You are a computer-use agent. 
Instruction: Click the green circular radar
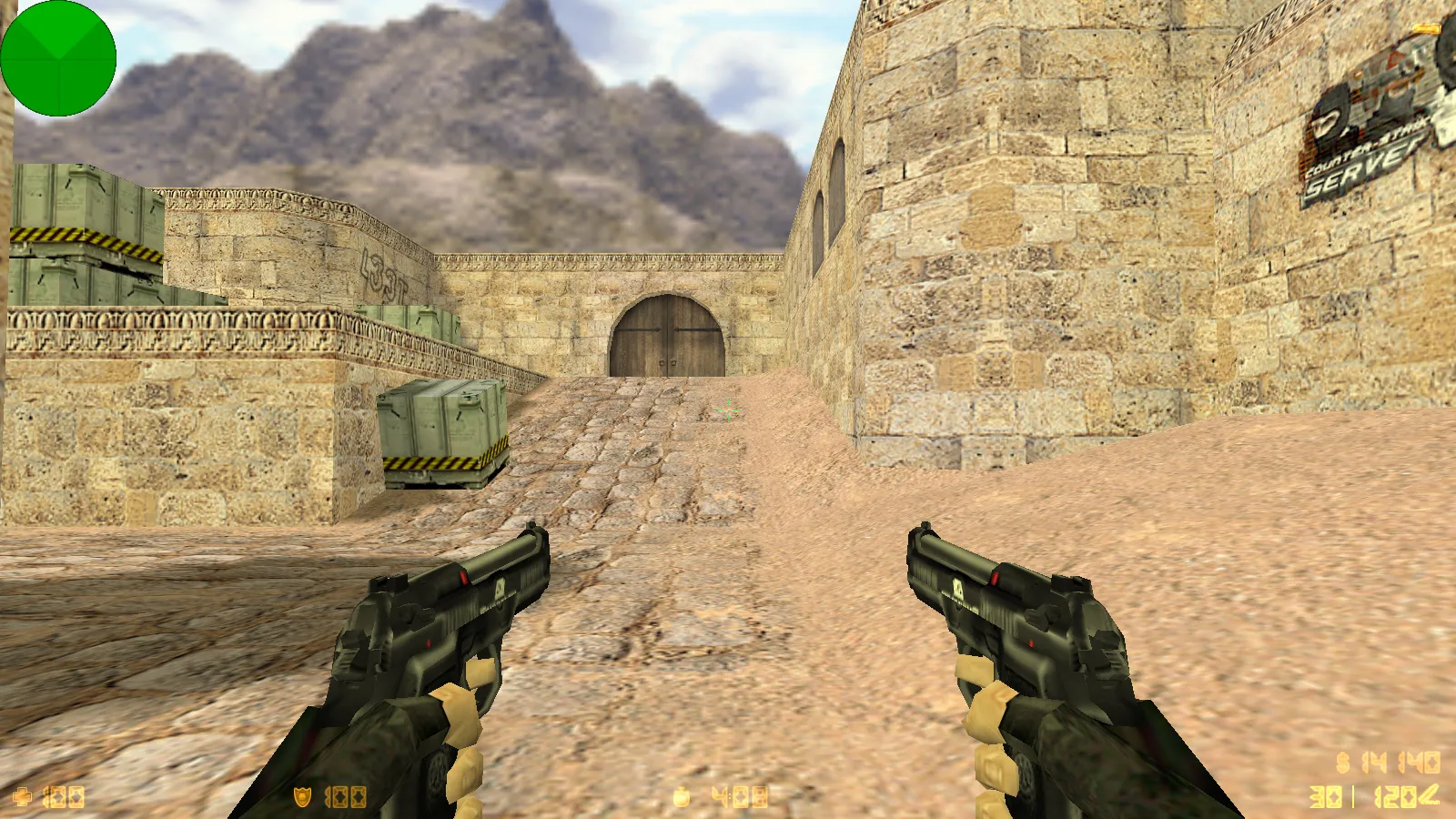[x=58, y=58]
